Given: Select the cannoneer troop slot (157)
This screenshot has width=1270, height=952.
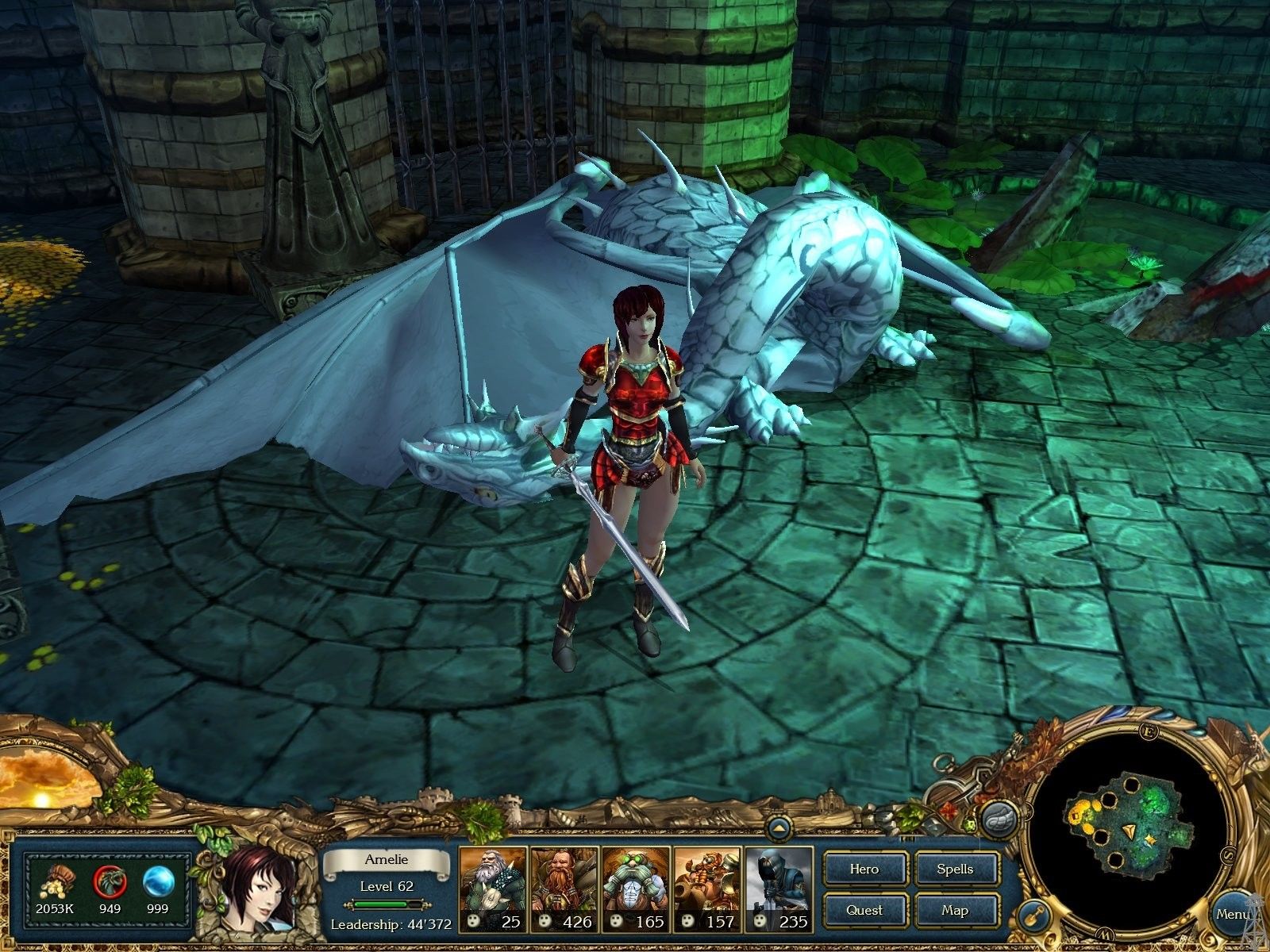Looking at the screenshot, I should pyautogui.click(x=706, y=889).
